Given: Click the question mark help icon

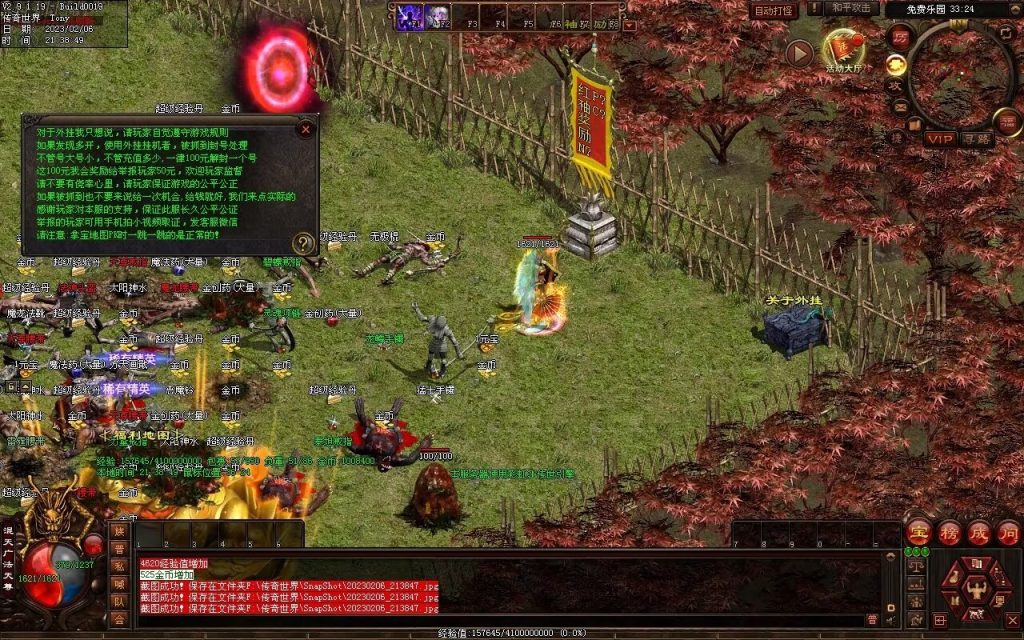Looking at the screenshot, I should 303,243.
